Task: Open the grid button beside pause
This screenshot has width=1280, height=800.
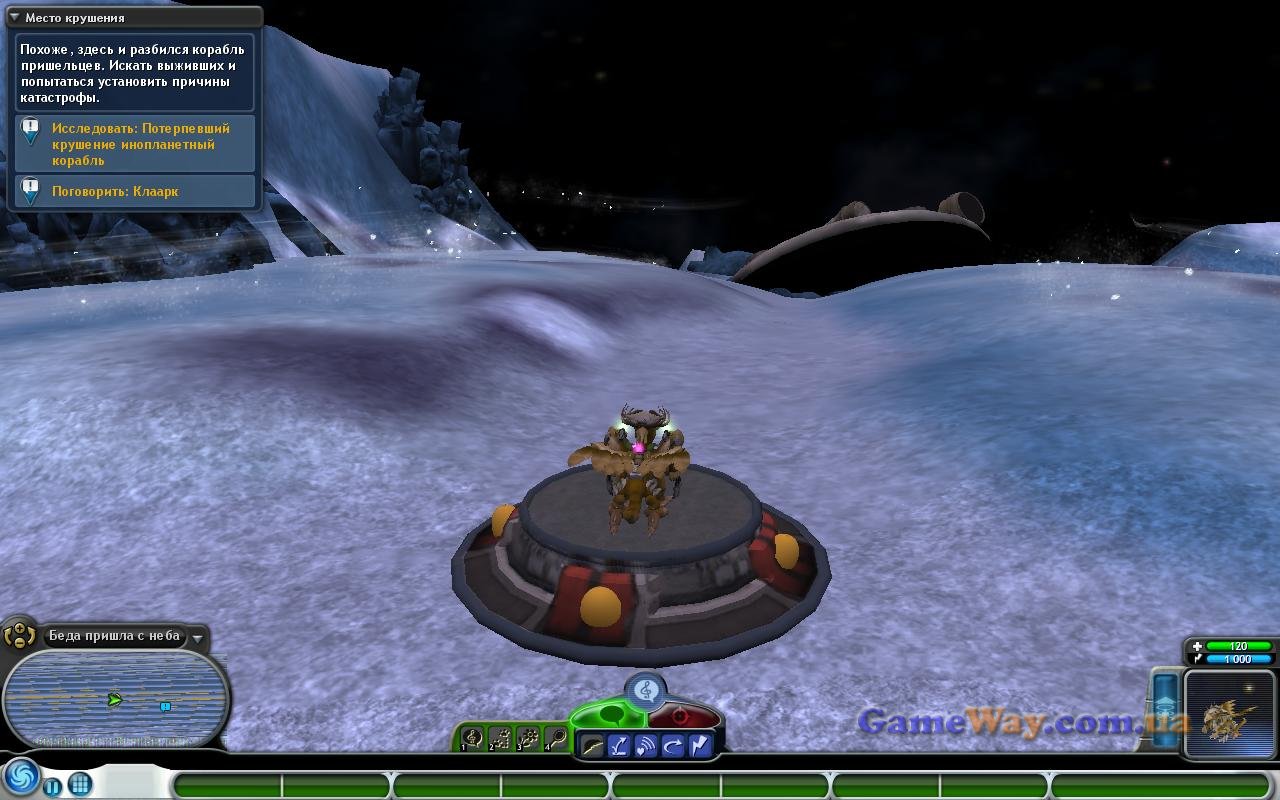Action: (x=80, y=783)
